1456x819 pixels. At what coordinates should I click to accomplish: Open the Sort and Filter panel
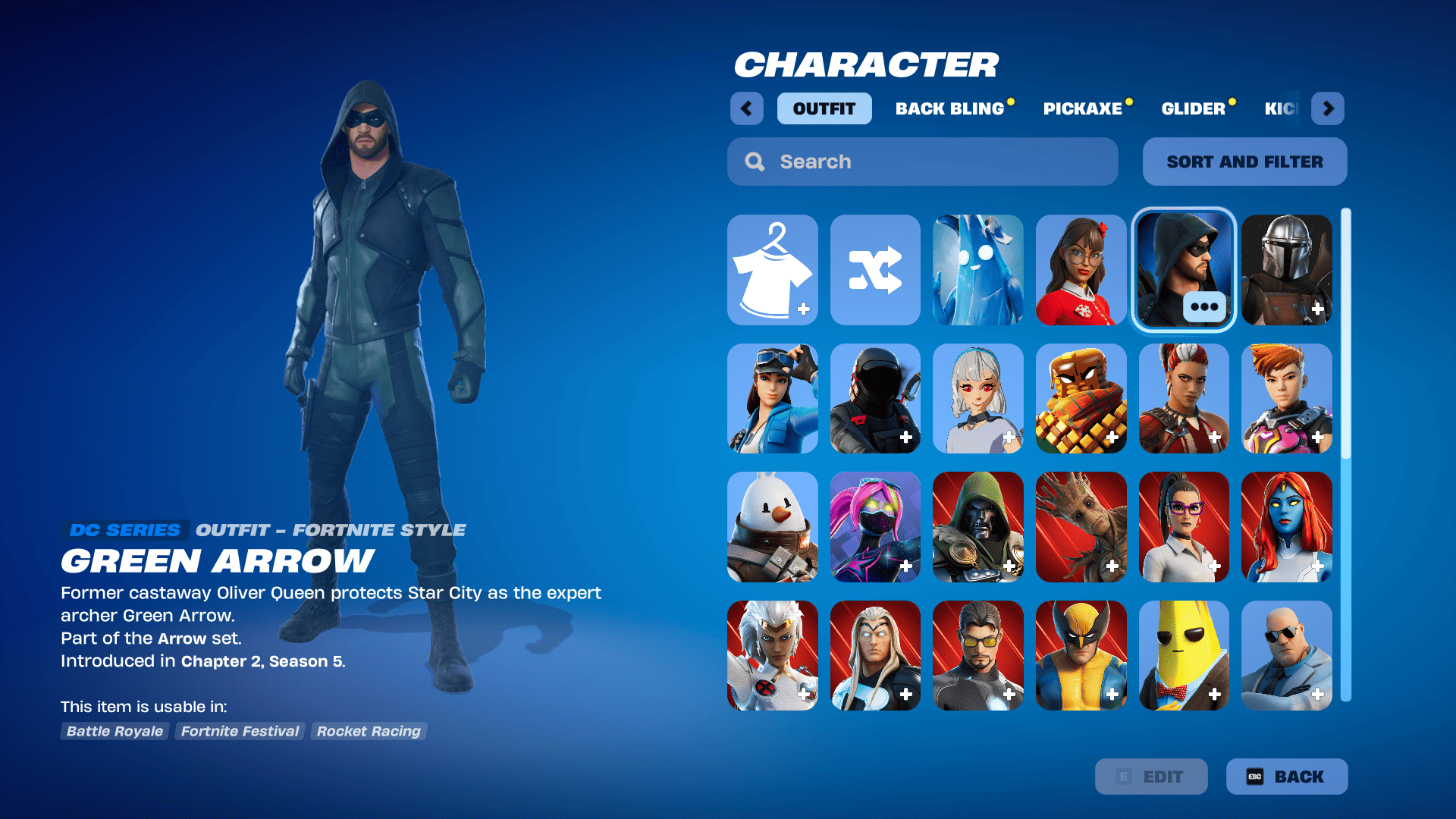[x=1244, y=162]
